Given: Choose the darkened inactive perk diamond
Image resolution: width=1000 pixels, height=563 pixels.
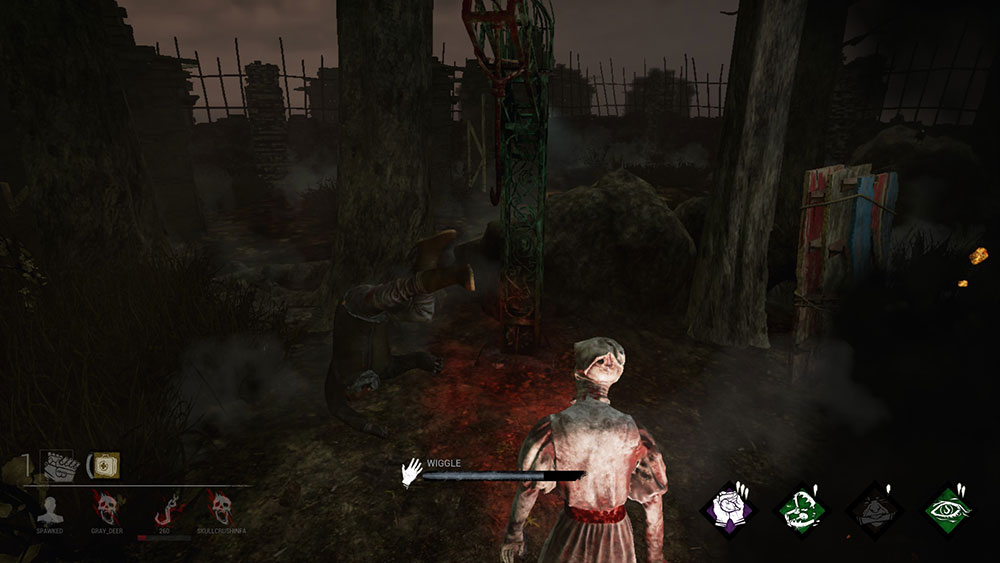Looking at the screenshot, I should [874, 510].
